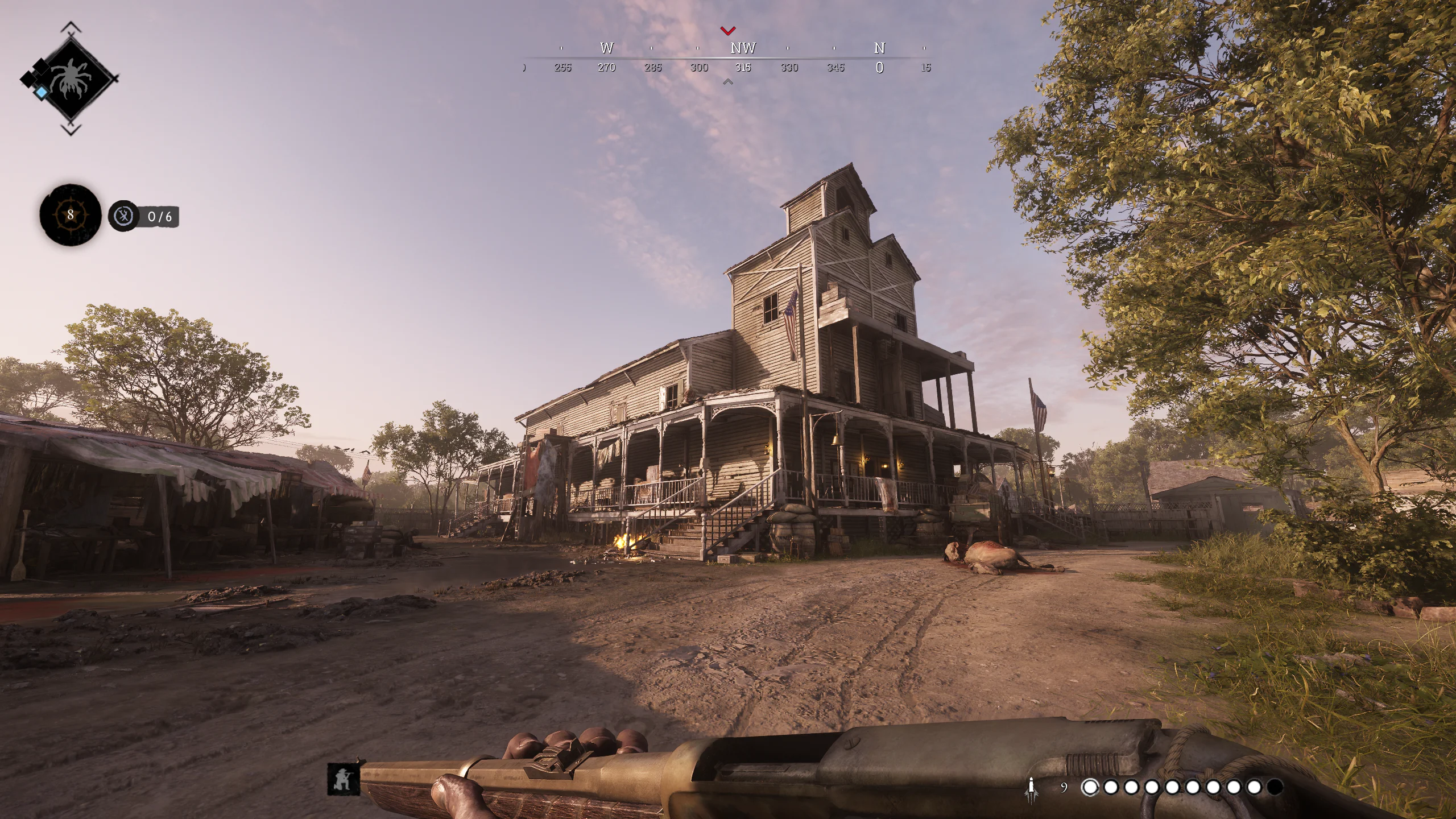Click the 0/6 tool counter label
Image resolution: width=1456 pixels, height=819 pixels.
pyautogui.click(x=160, y=216)
